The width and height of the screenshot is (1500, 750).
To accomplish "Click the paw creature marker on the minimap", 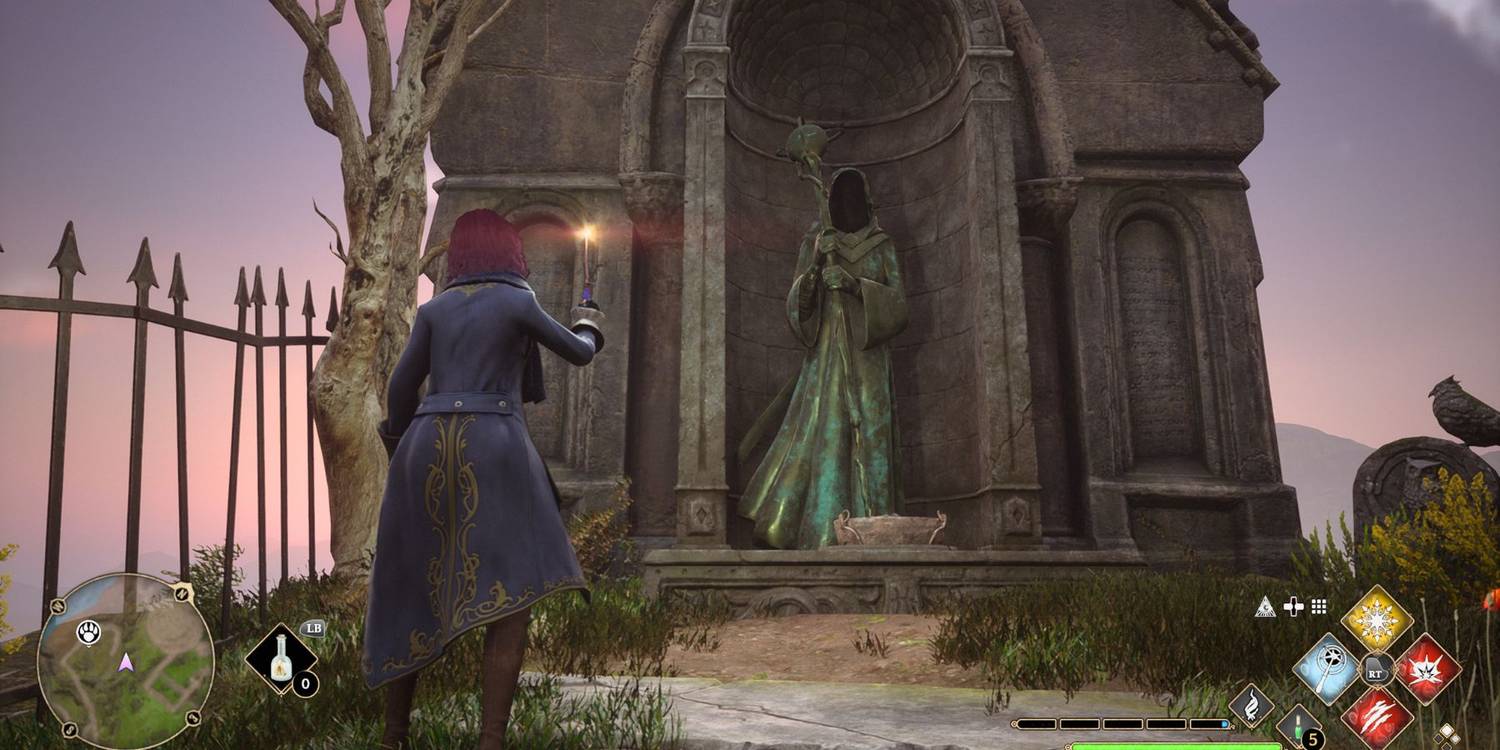I will click(x=88, y=632).
